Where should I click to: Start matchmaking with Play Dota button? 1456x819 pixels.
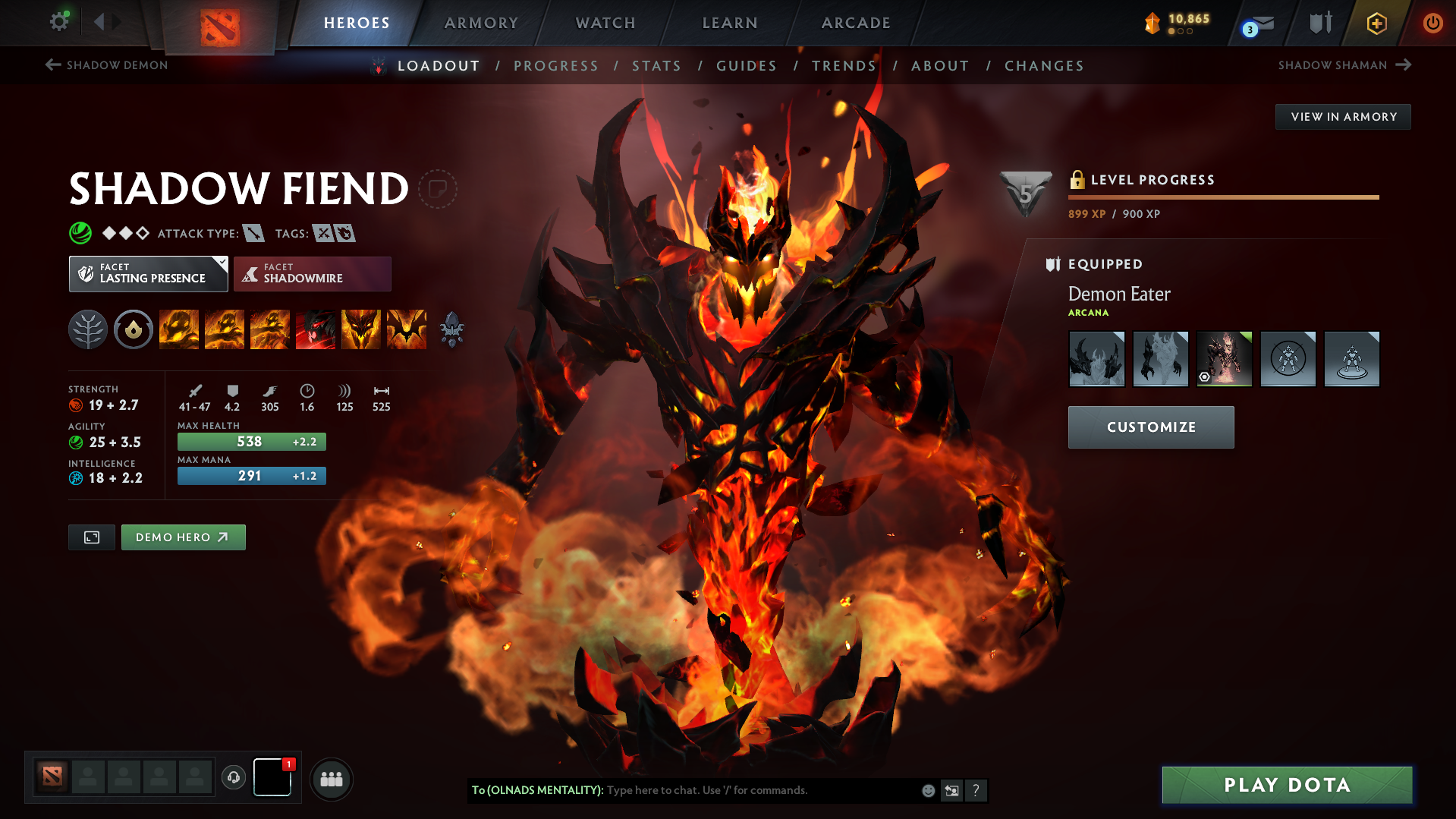pyautogui.click(x=1287, y=785)
